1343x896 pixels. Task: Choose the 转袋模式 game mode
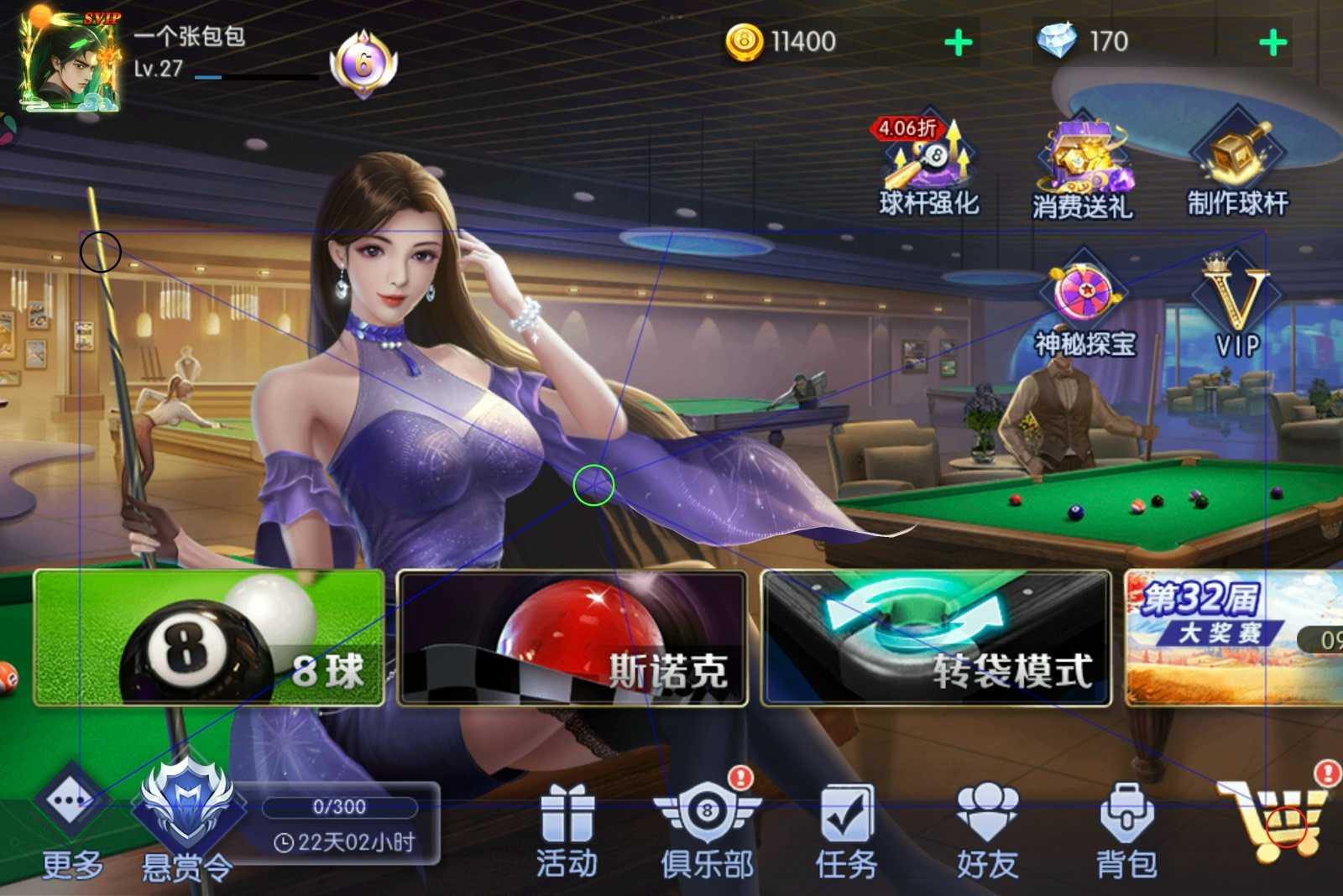tap(936, 638)
